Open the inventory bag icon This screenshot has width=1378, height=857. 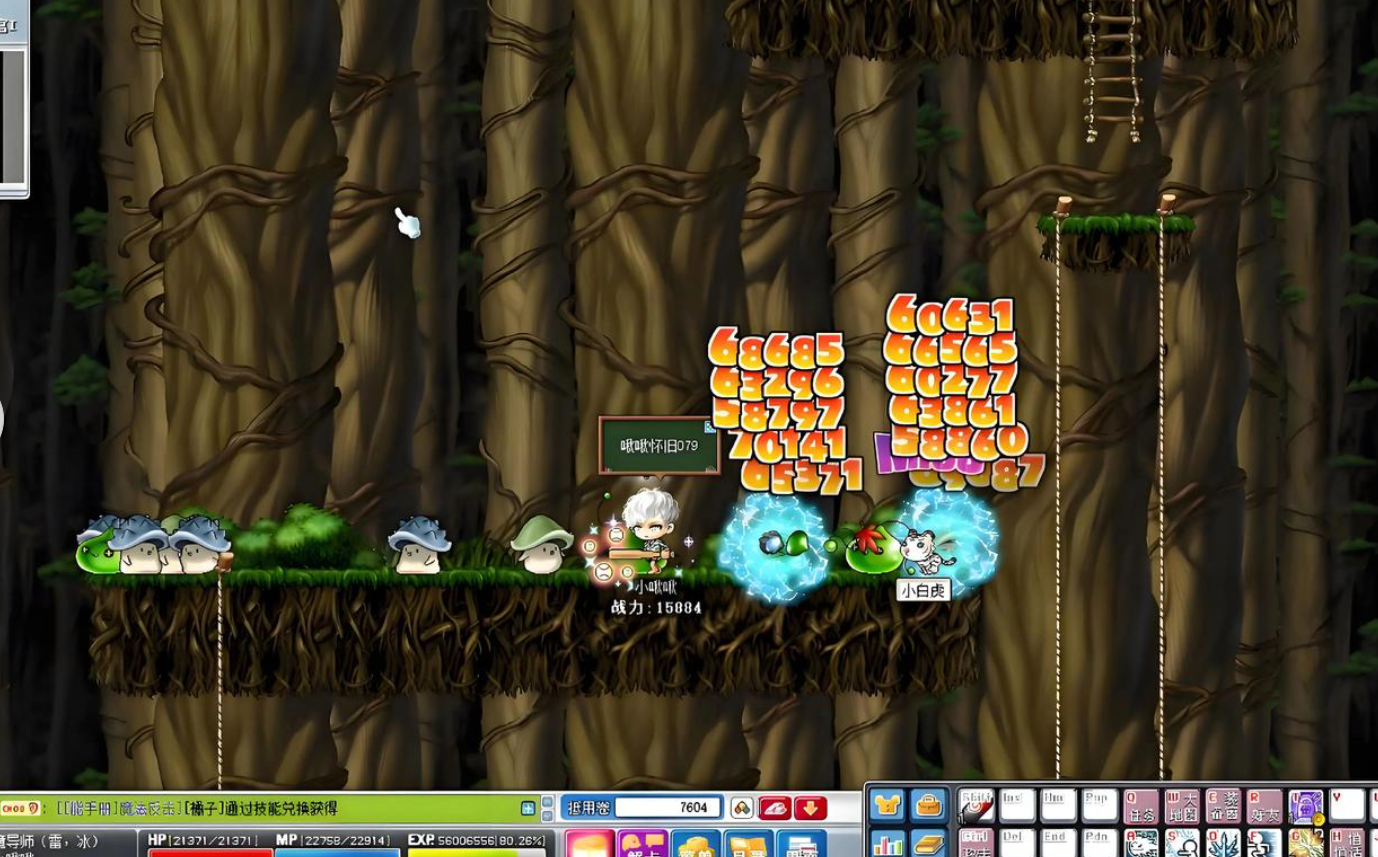pyautogui.click(x=929, y=805)
